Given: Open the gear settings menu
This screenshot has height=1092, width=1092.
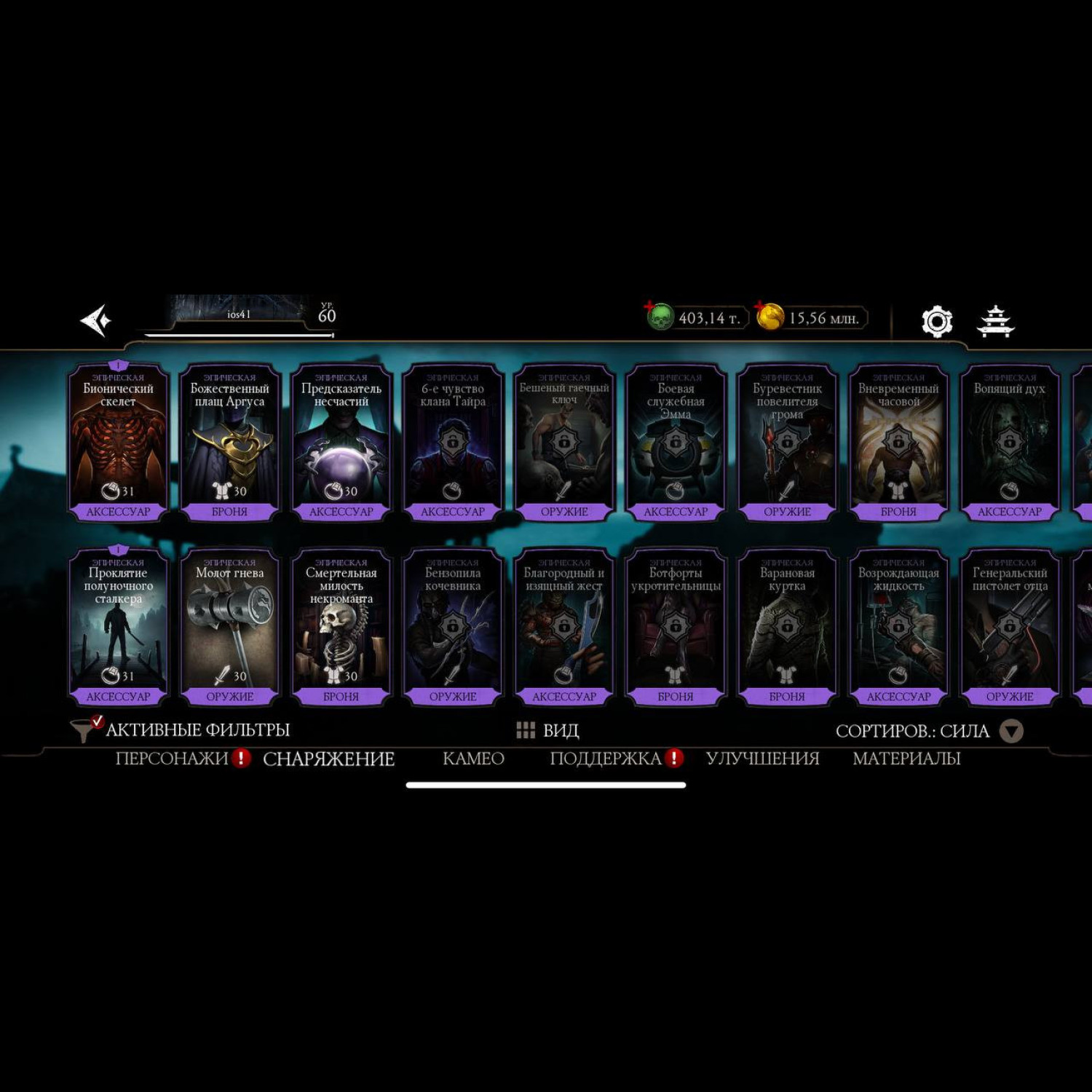Looking at the screenshot, I should pos(937,321).
